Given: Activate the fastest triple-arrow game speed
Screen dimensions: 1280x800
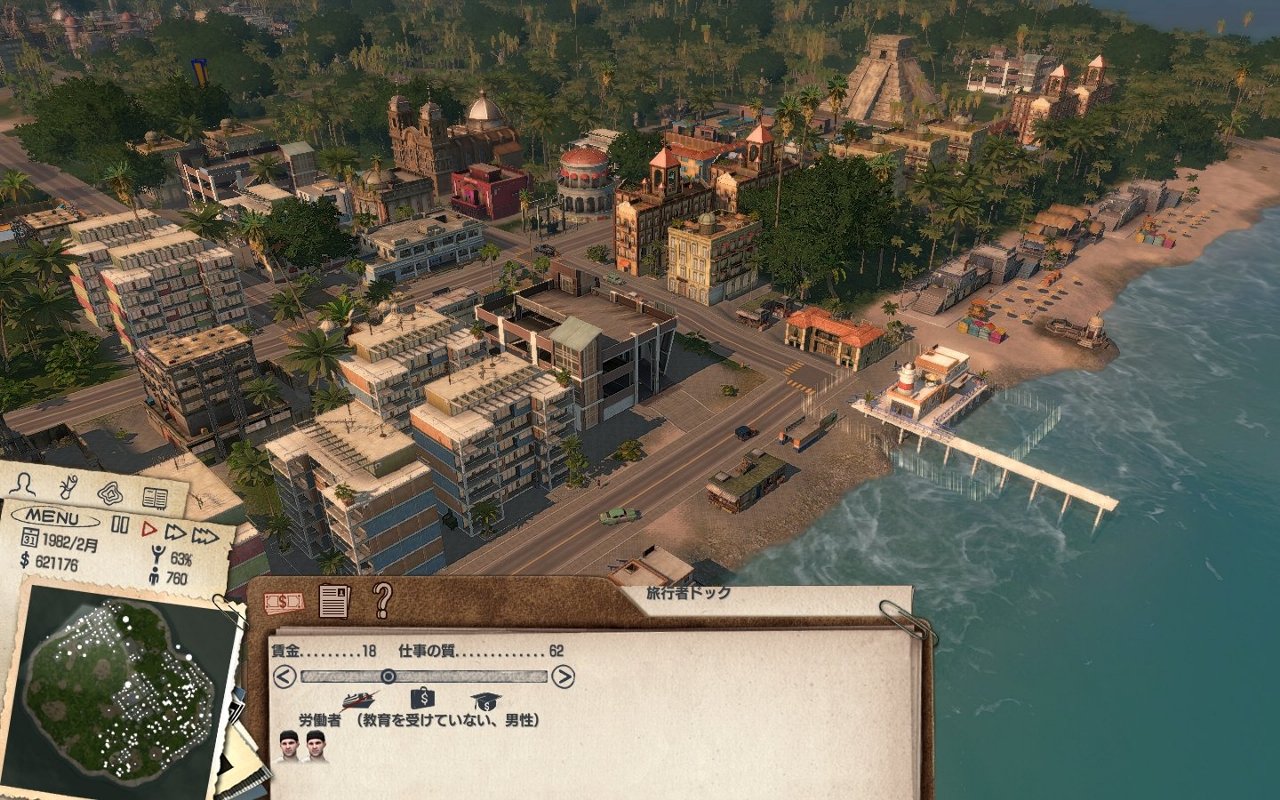Looking at the screenshot, I should click(205, 536).
